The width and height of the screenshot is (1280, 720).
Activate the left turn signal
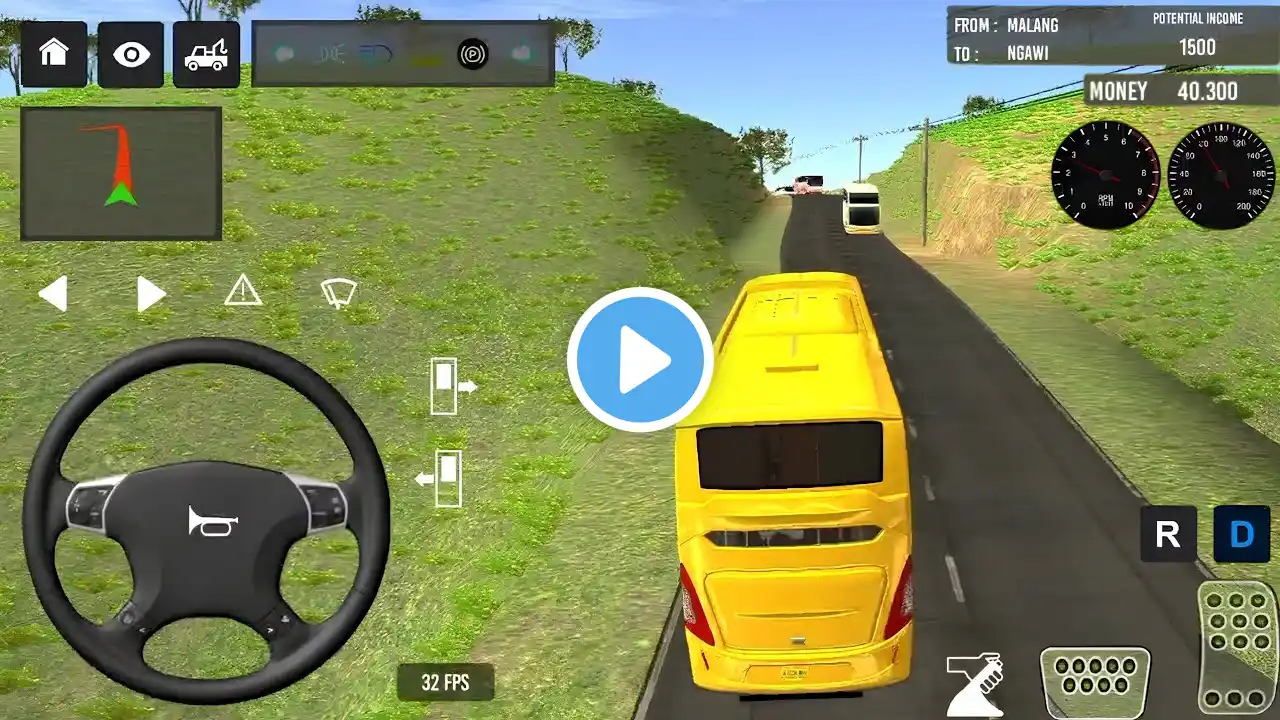tap(53, 294)
